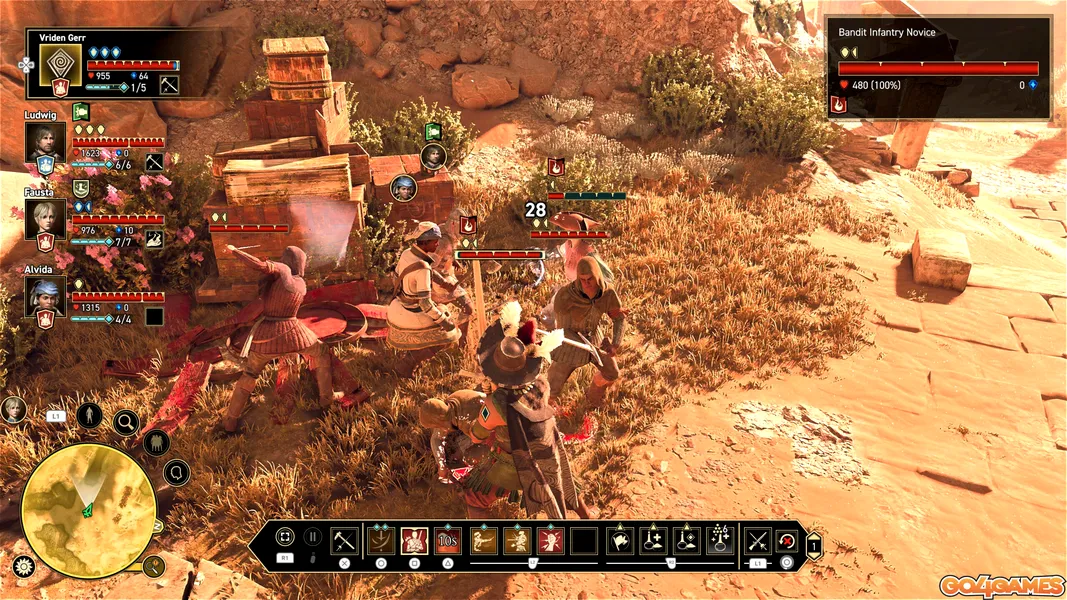Change the hotbar page number arrows
The image size is (1067, 600).
(x=814, y=545)
